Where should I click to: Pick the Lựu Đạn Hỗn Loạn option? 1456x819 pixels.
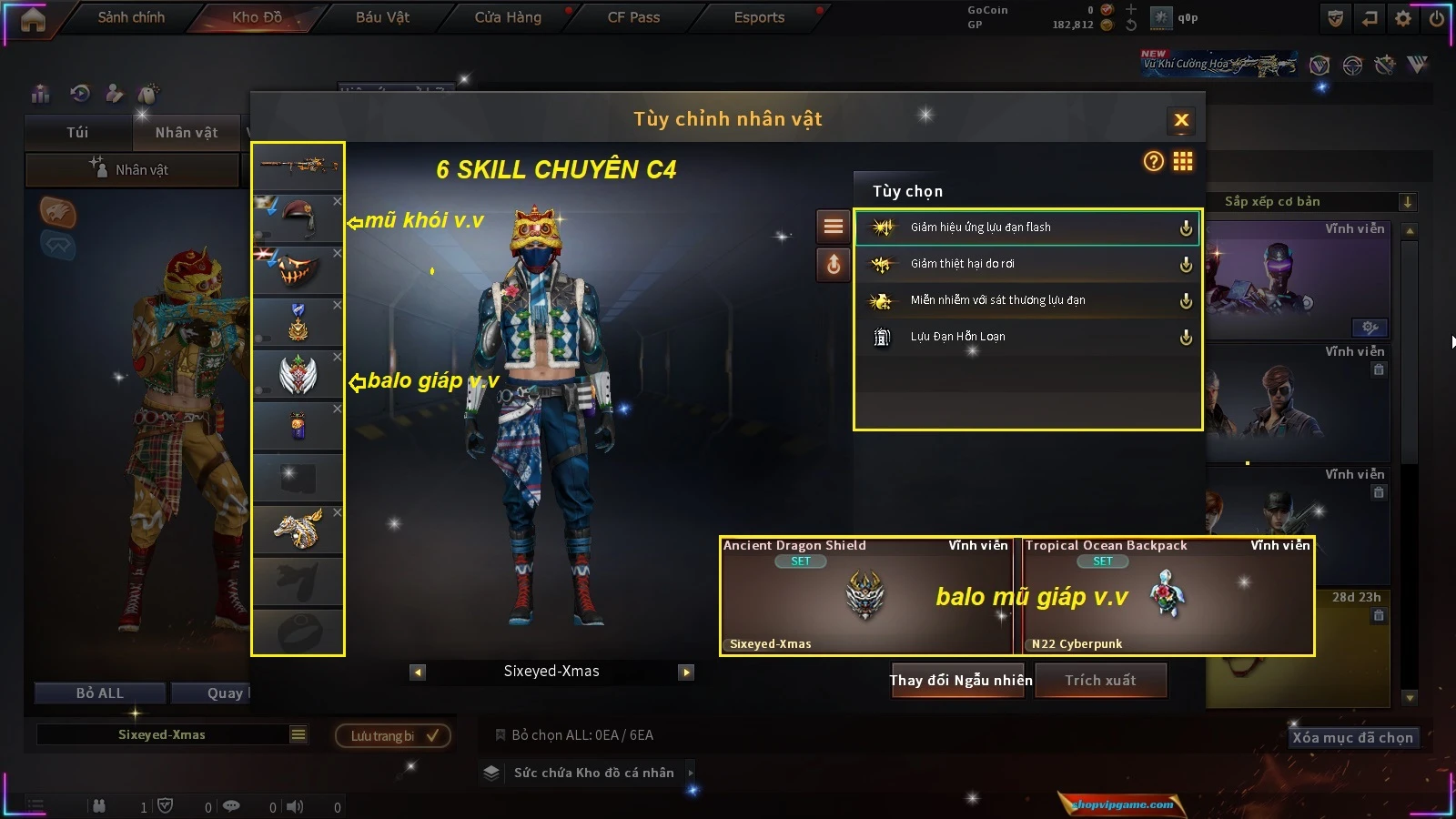point(1026,337)
